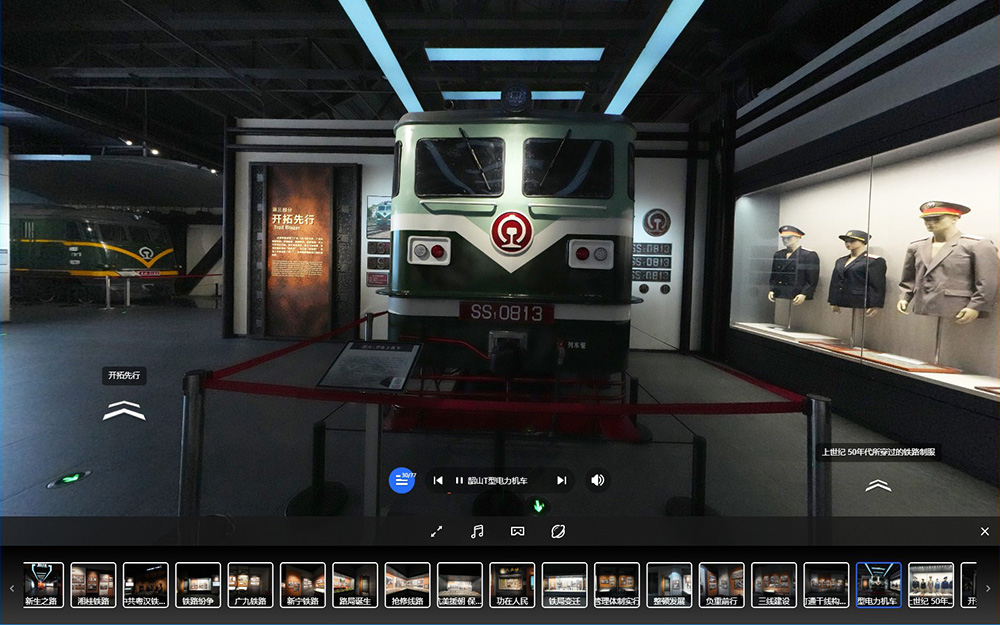Screen dimensions: 1000x625
Task: Open the blue scene list button
Action: (x=401, y=480)
